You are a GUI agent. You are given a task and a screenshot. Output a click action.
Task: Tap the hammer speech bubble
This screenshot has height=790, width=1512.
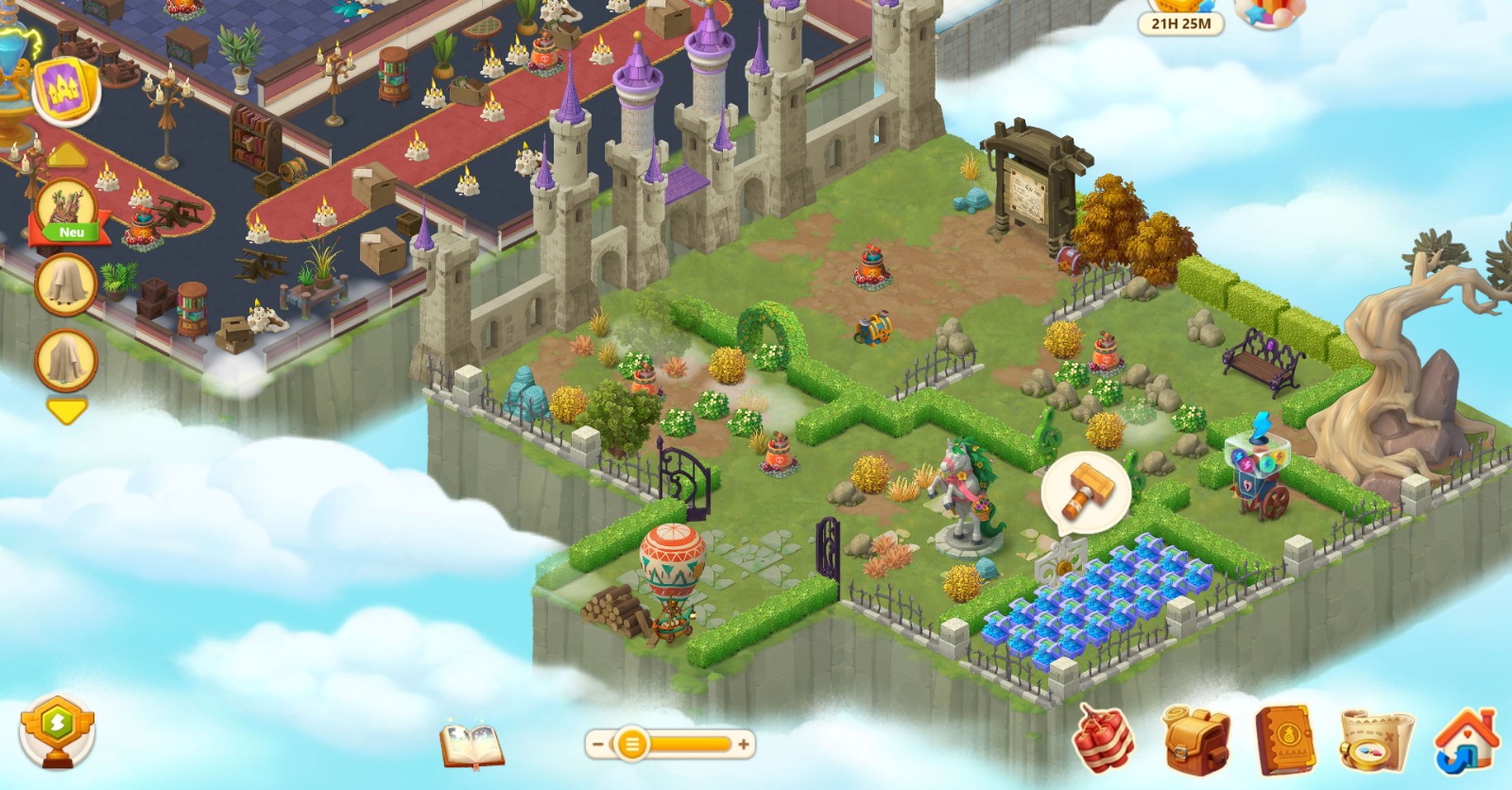click(x=1085, y=489)
